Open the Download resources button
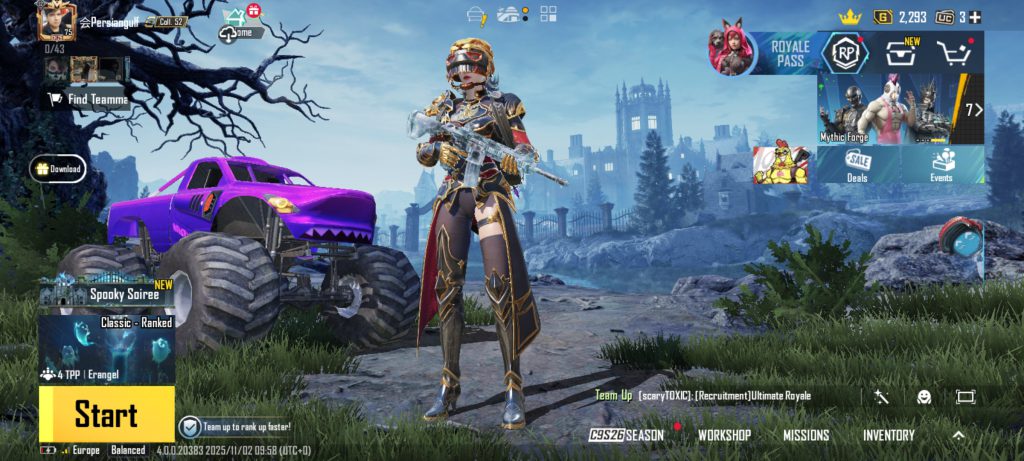1024x461 pixels. 58,169
